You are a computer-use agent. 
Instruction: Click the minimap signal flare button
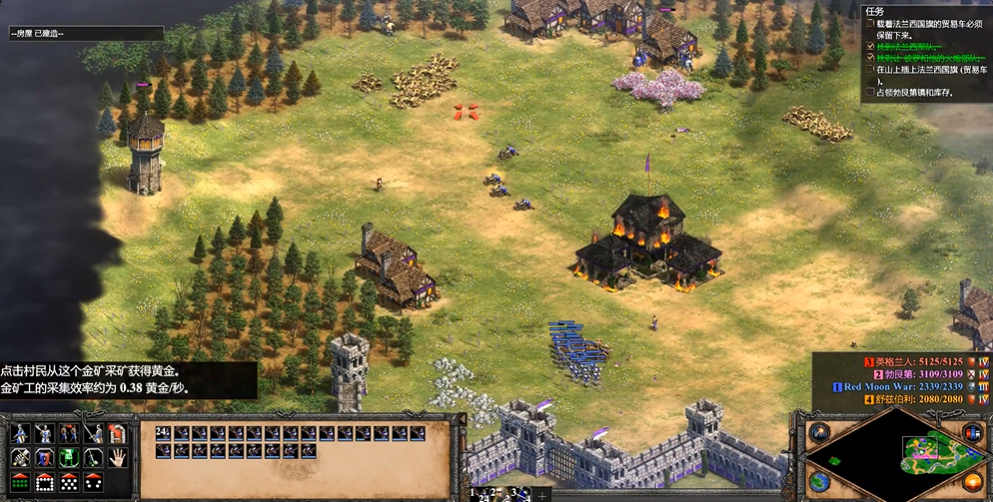(820, 433)
